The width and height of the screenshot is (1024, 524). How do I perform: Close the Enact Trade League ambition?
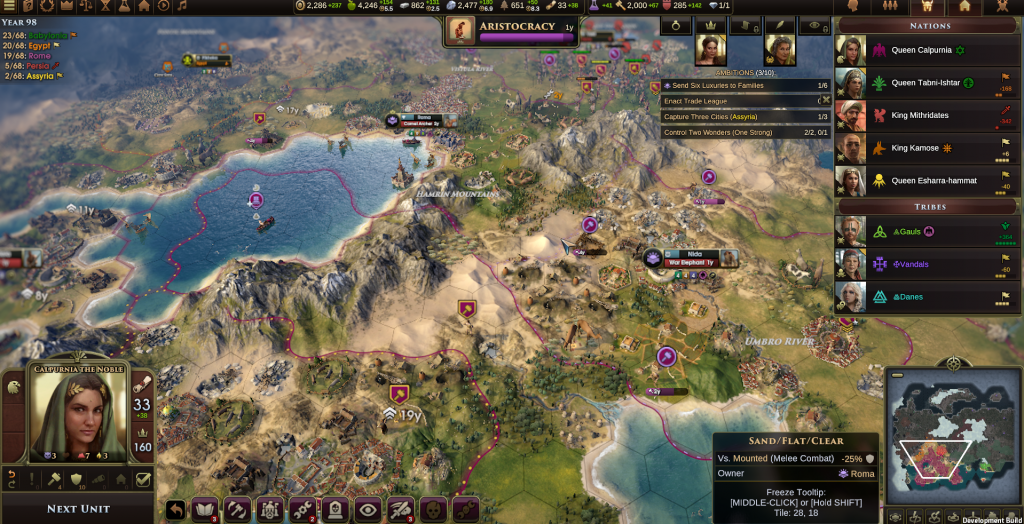point(824,101)
